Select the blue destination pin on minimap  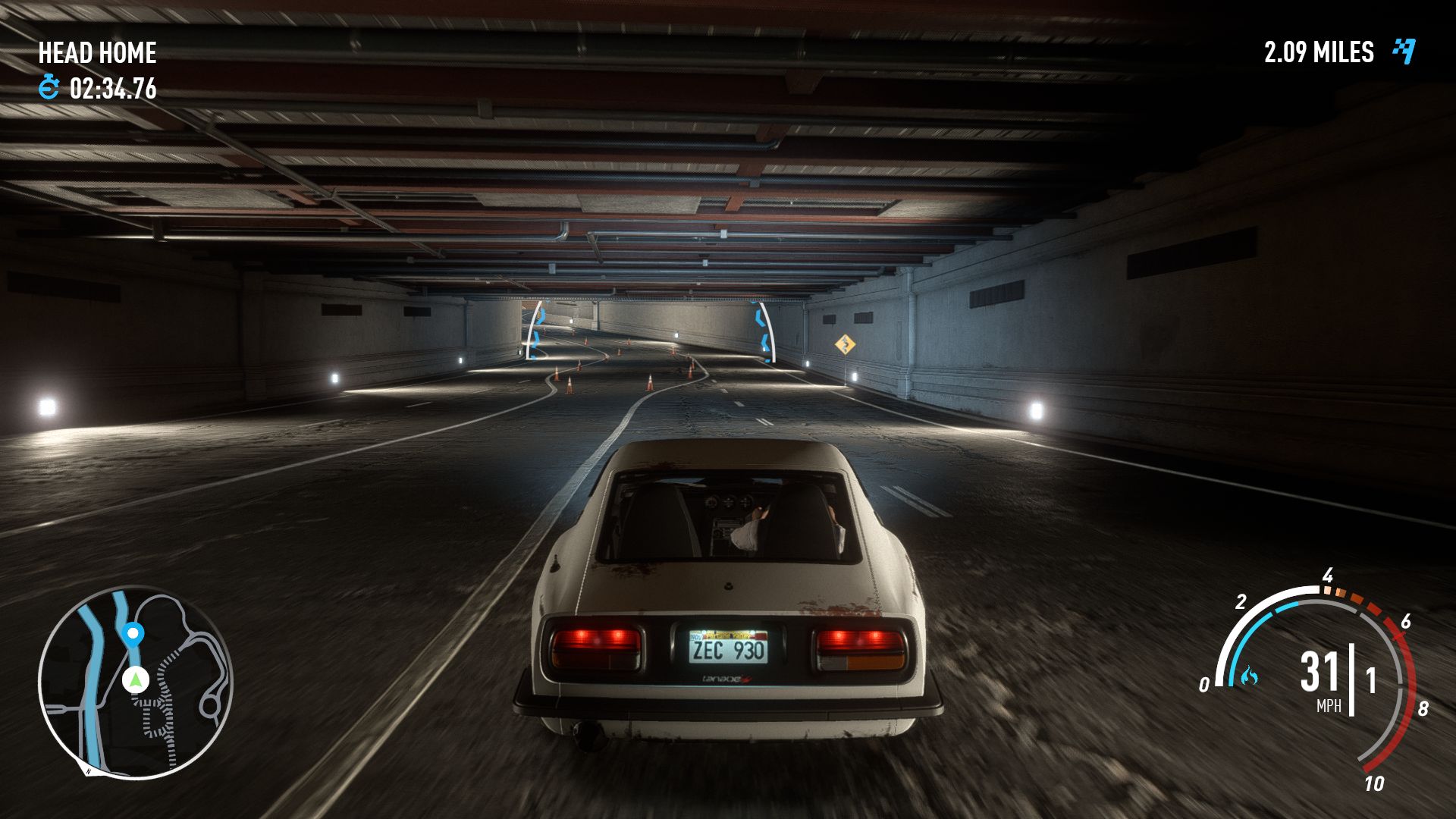click(133, 633)
